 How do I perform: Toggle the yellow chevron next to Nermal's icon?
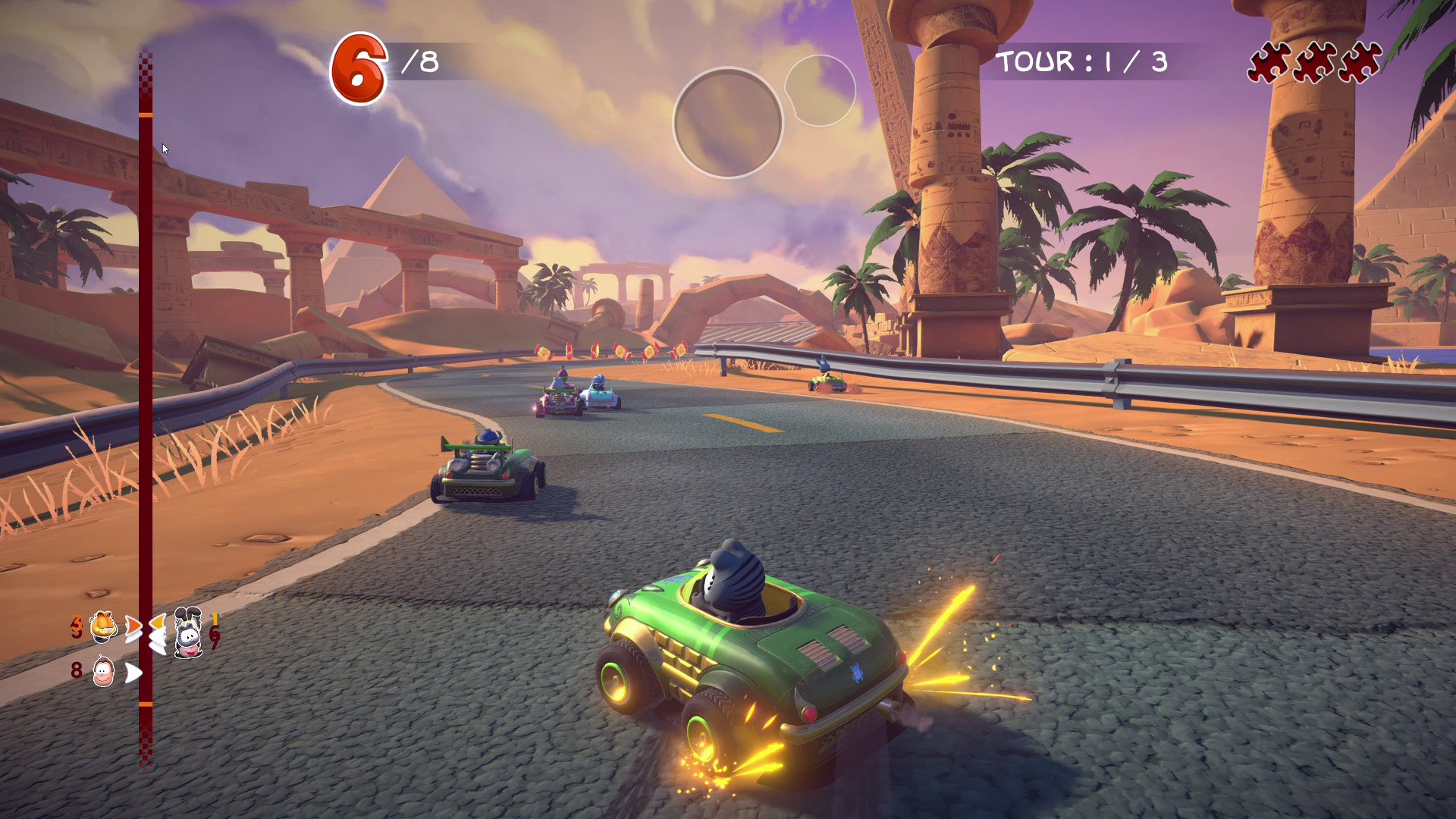coord(158,621)
